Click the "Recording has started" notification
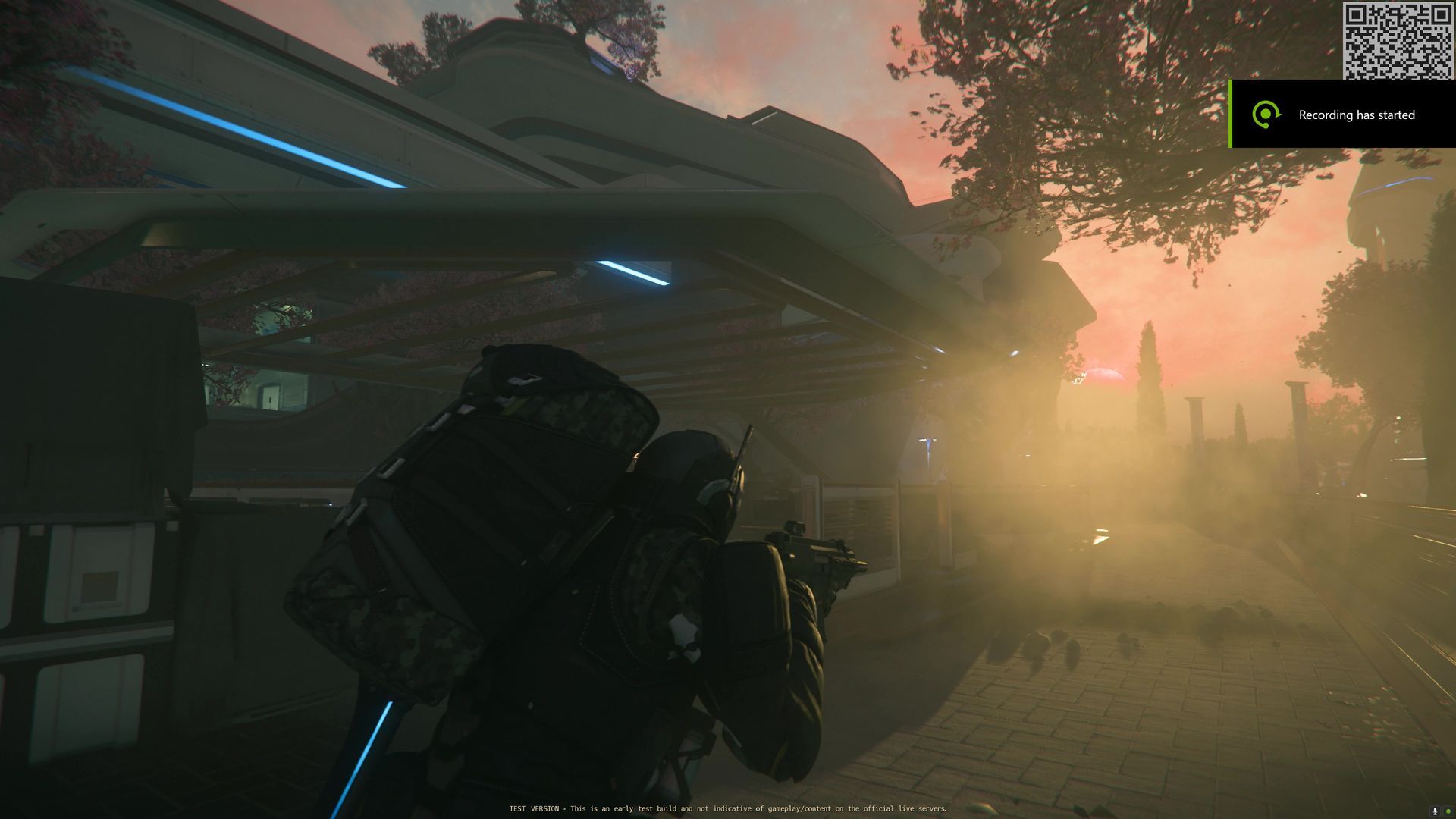Screen dimensions: 1456x819 pos(1342,115)
